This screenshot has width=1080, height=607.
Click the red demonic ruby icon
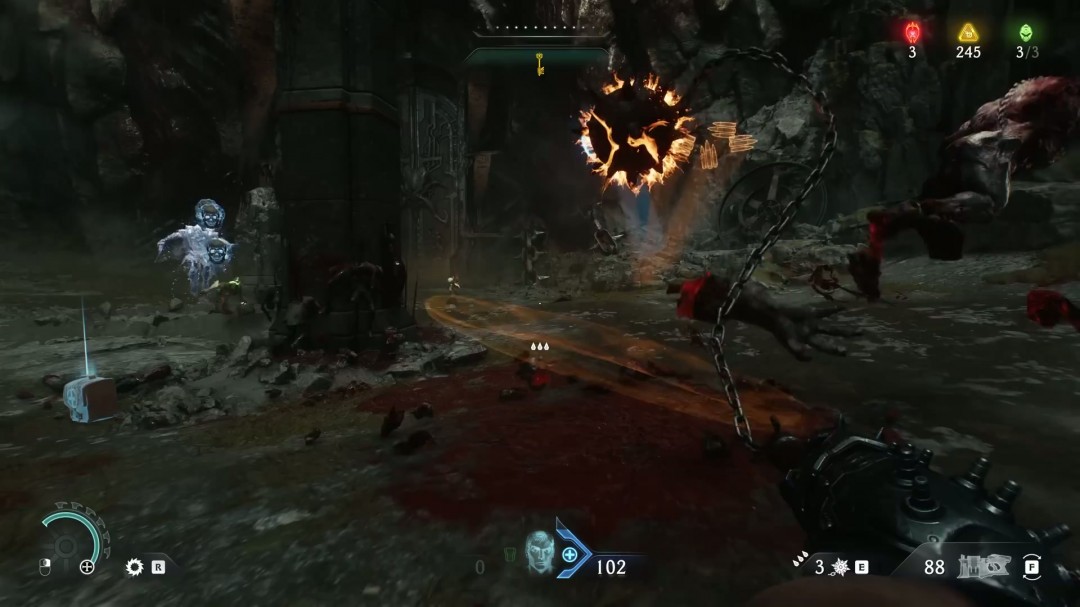(912, 32)
